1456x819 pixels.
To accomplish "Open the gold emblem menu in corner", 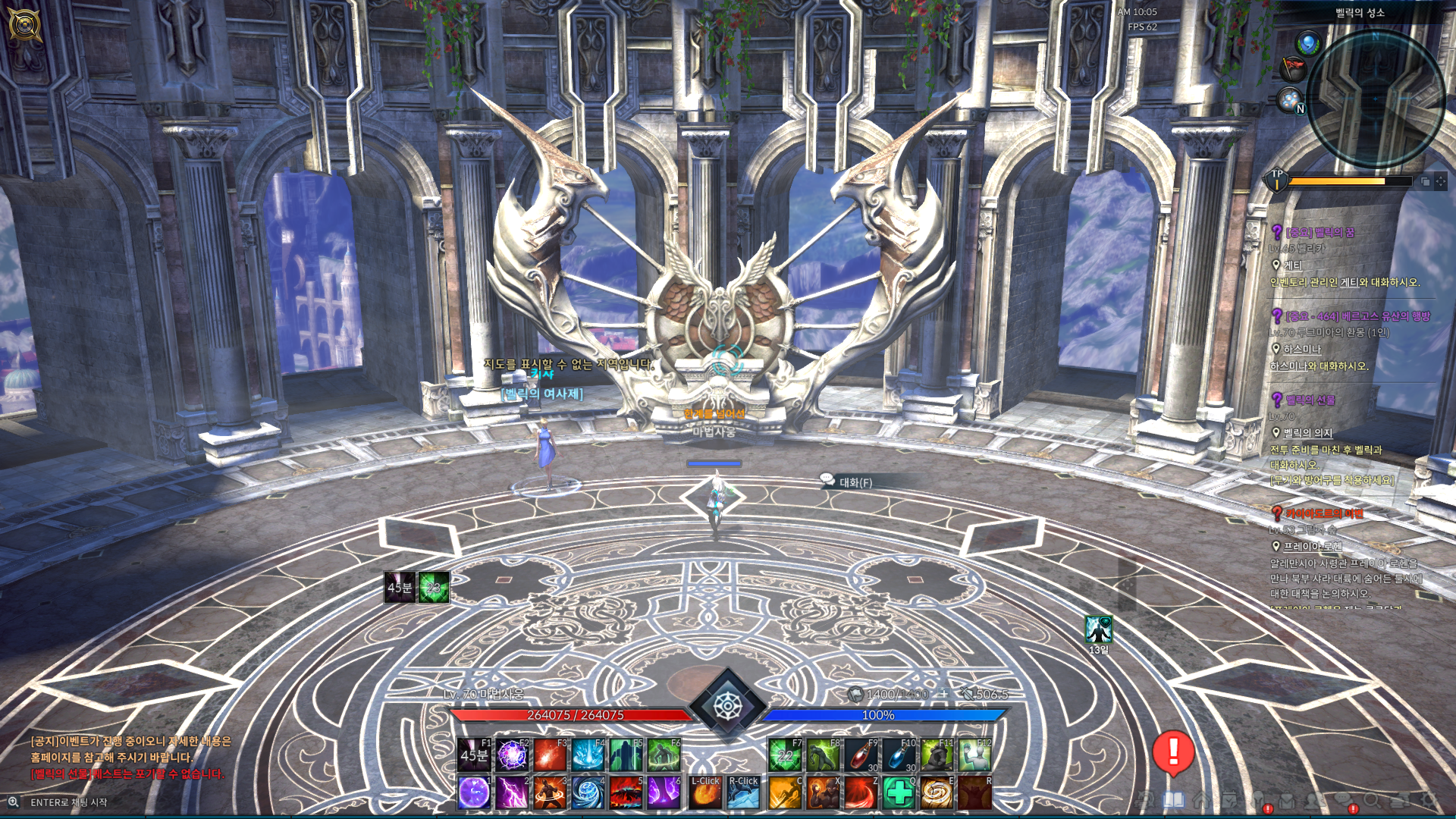I will click(24, 24).
